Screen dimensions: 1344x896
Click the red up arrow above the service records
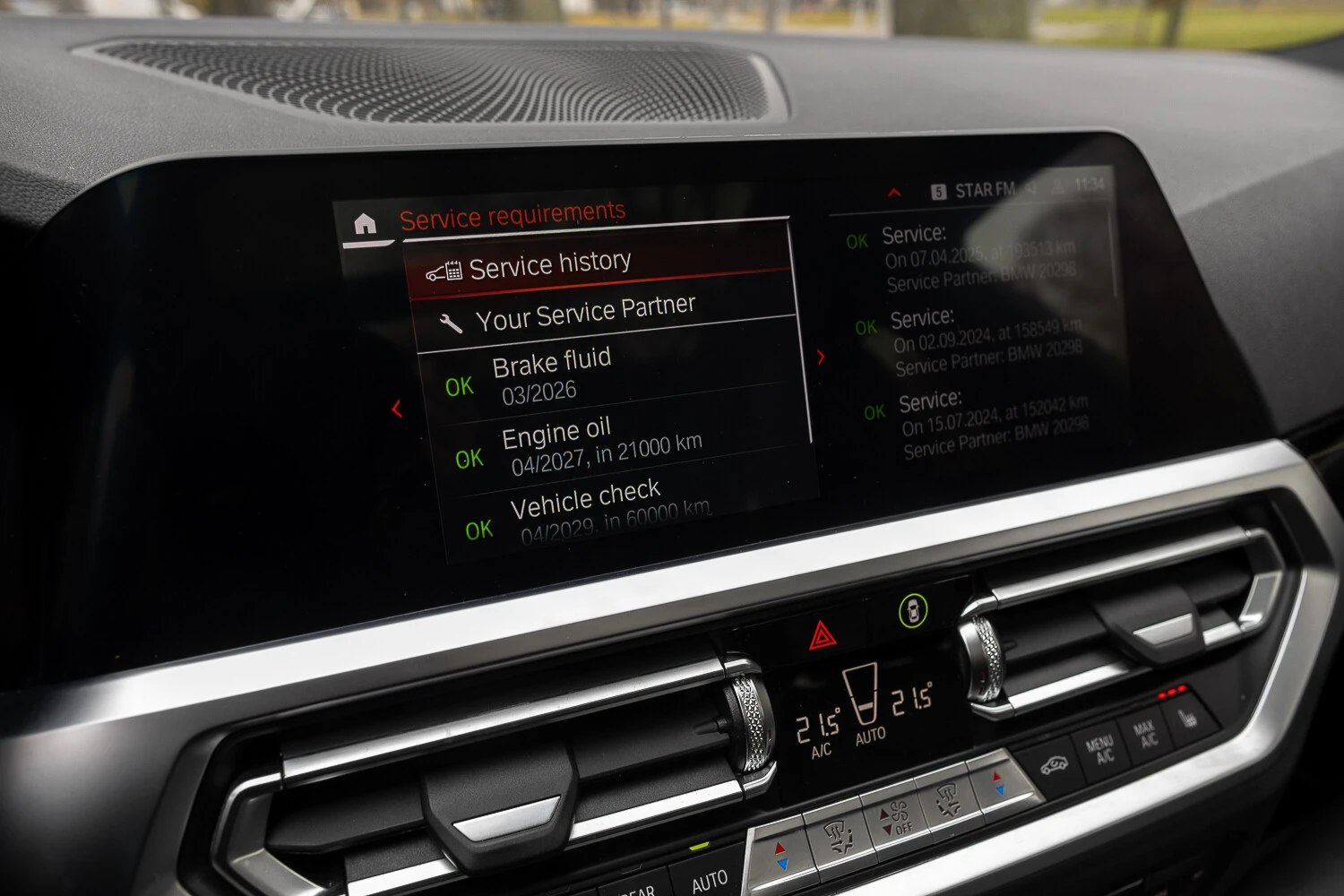893,193
